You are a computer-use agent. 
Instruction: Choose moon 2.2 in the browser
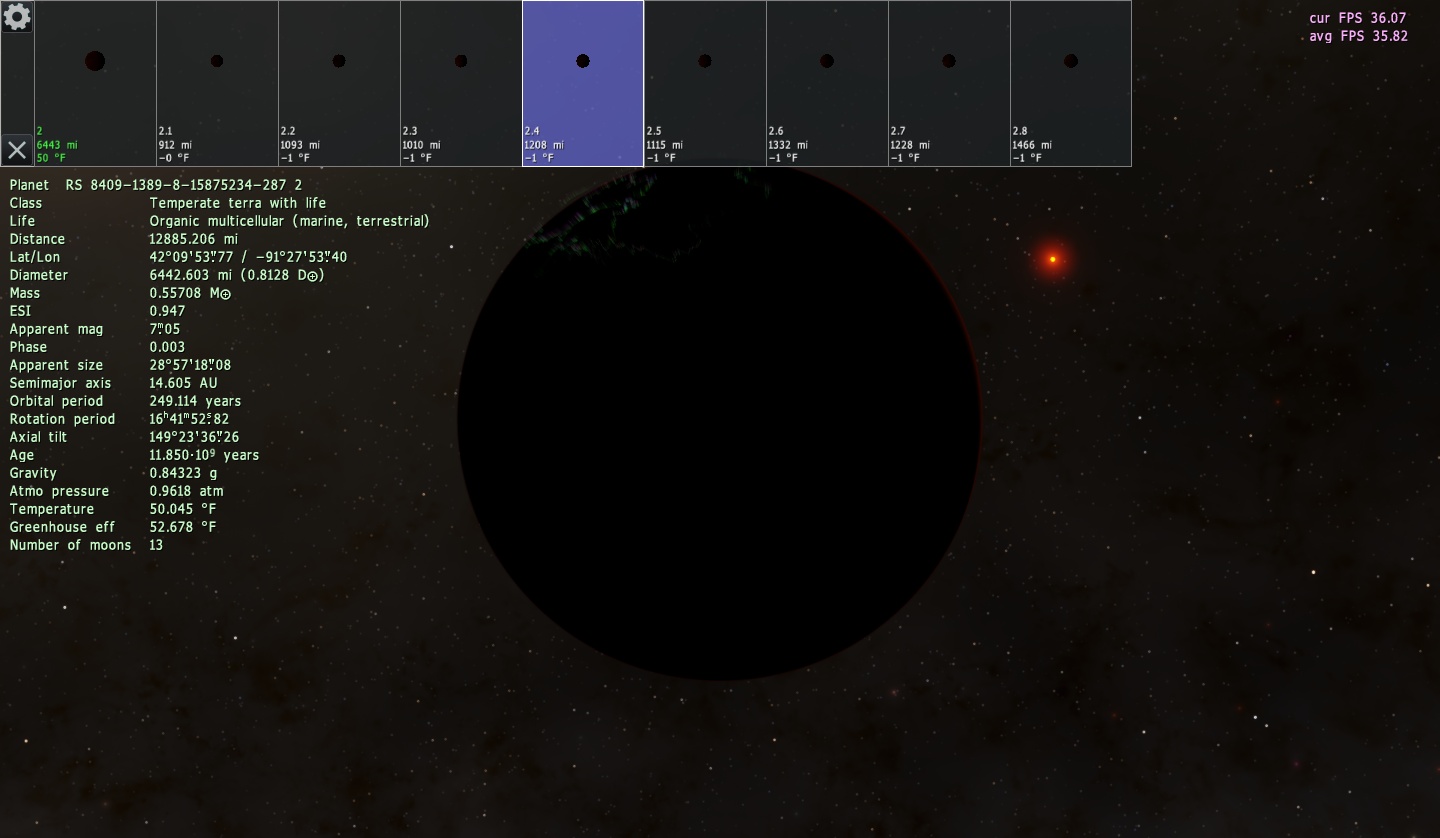pyautogui.click(x=339, y=83)
